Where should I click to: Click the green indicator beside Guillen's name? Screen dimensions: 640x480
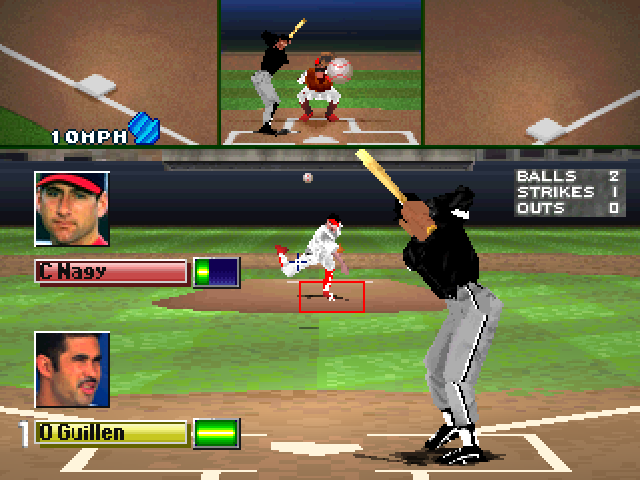(216, 433)
